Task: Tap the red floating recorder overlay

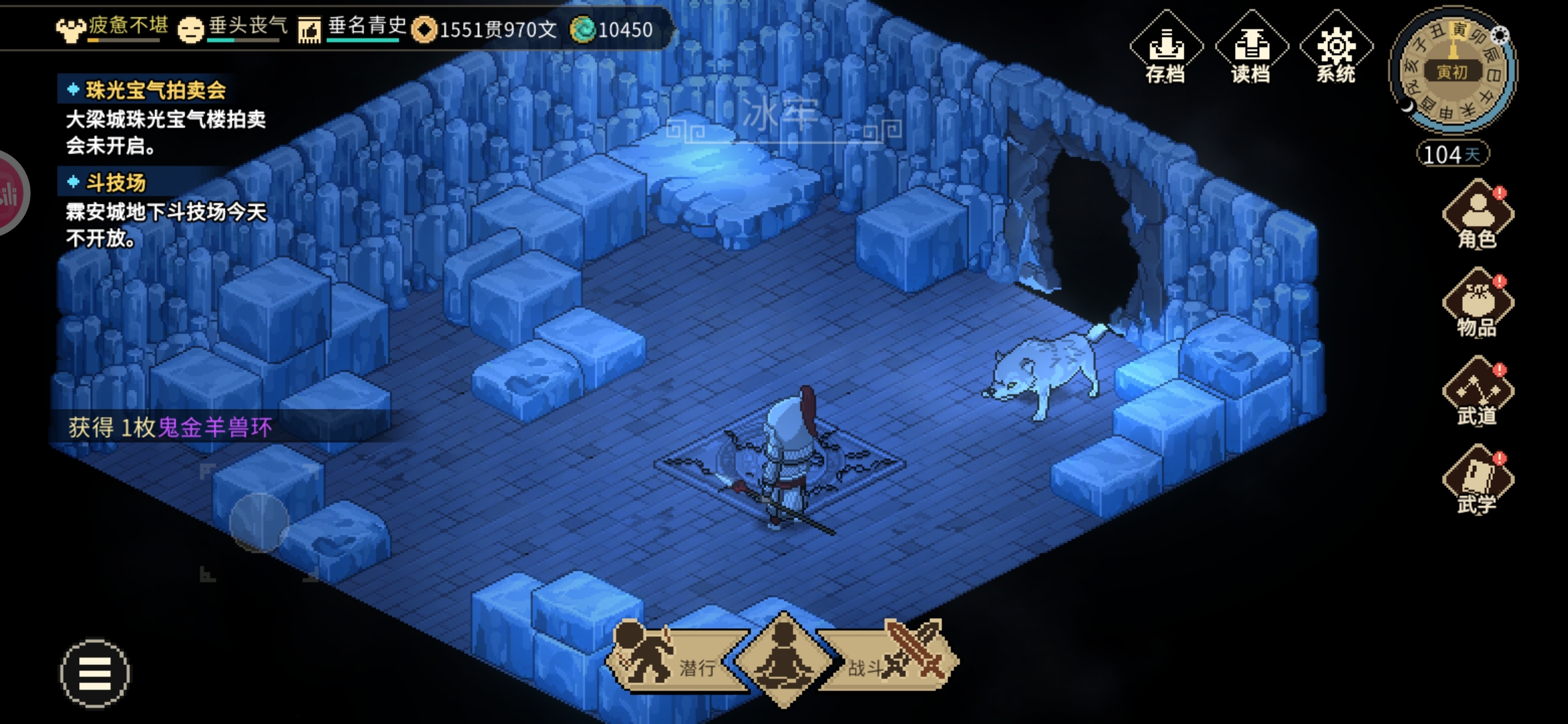Action: pyautogui.click(x=9, y=193)
